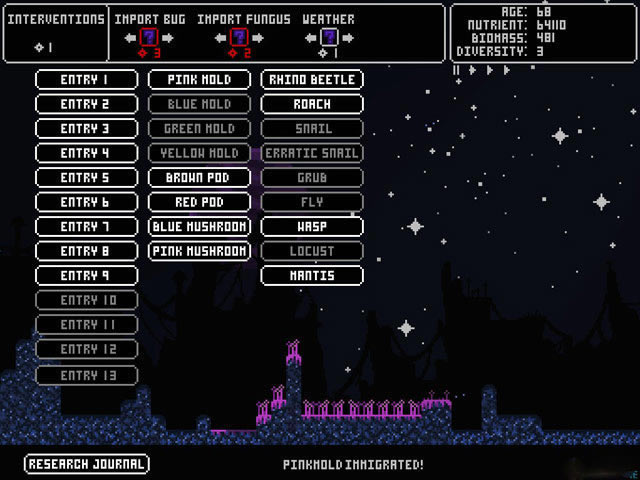Select the Rhino Beetle entry

point(312,79)
